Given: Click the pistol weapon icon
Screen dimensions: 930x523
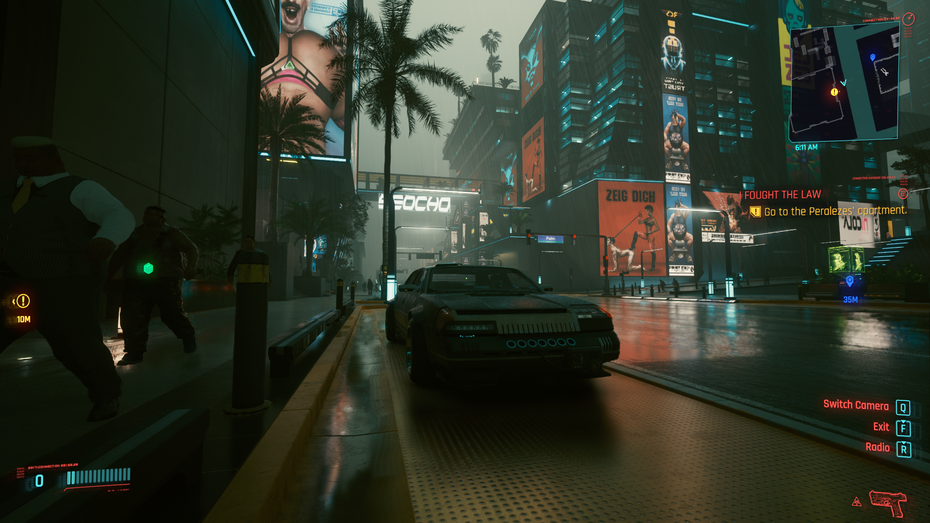Looking at the screenshot, I should point(887,501).
